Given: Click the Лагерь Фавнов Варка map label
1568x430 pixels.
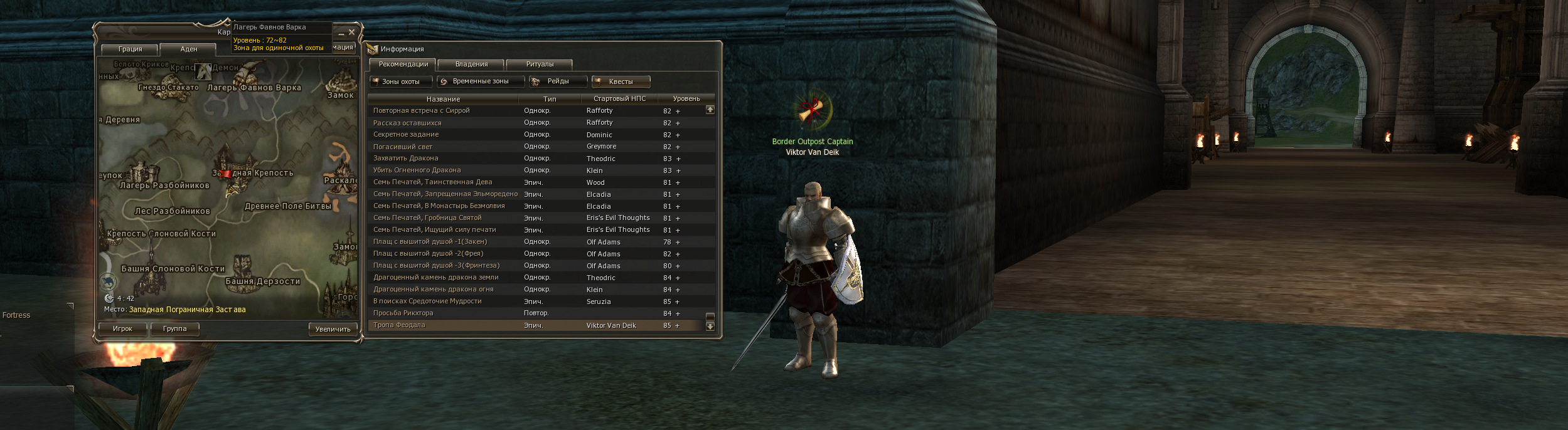Looking at the screenshot, I should pyautogui.click(x=254, y=88).
